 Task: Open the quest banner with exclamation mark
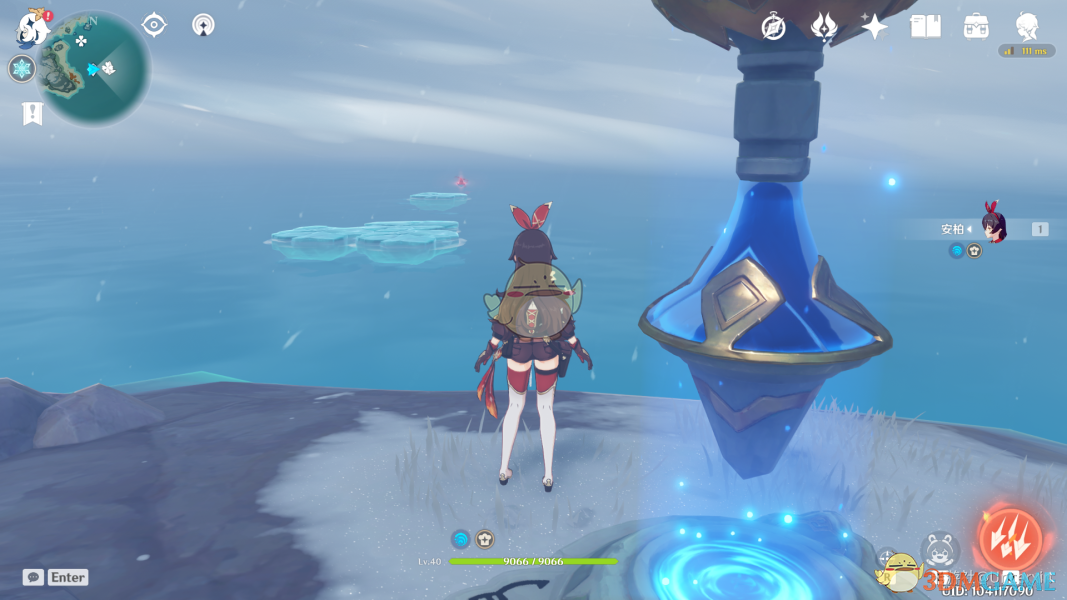coord(32,114)
